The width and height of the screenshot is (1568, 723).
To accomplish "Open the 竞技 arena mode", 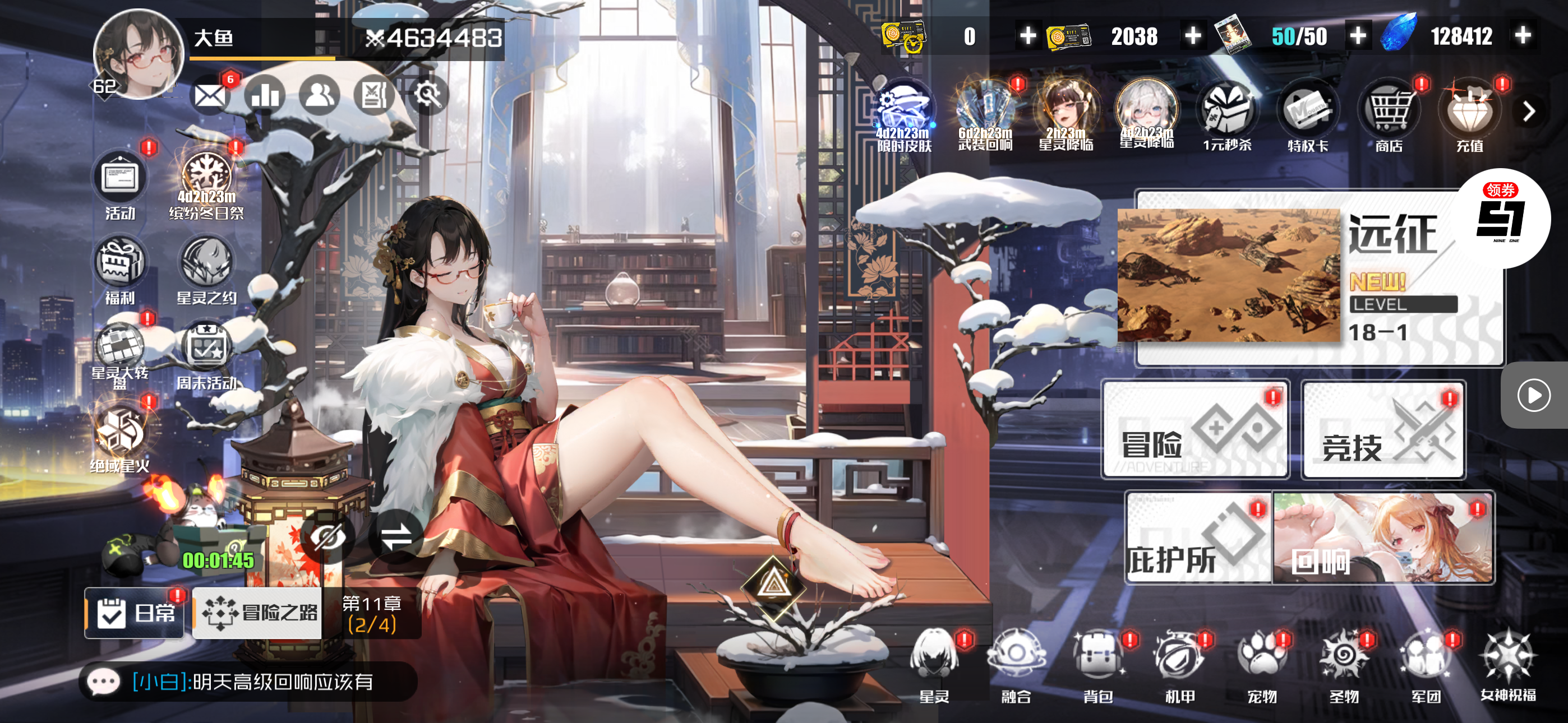I will 1383,430.
